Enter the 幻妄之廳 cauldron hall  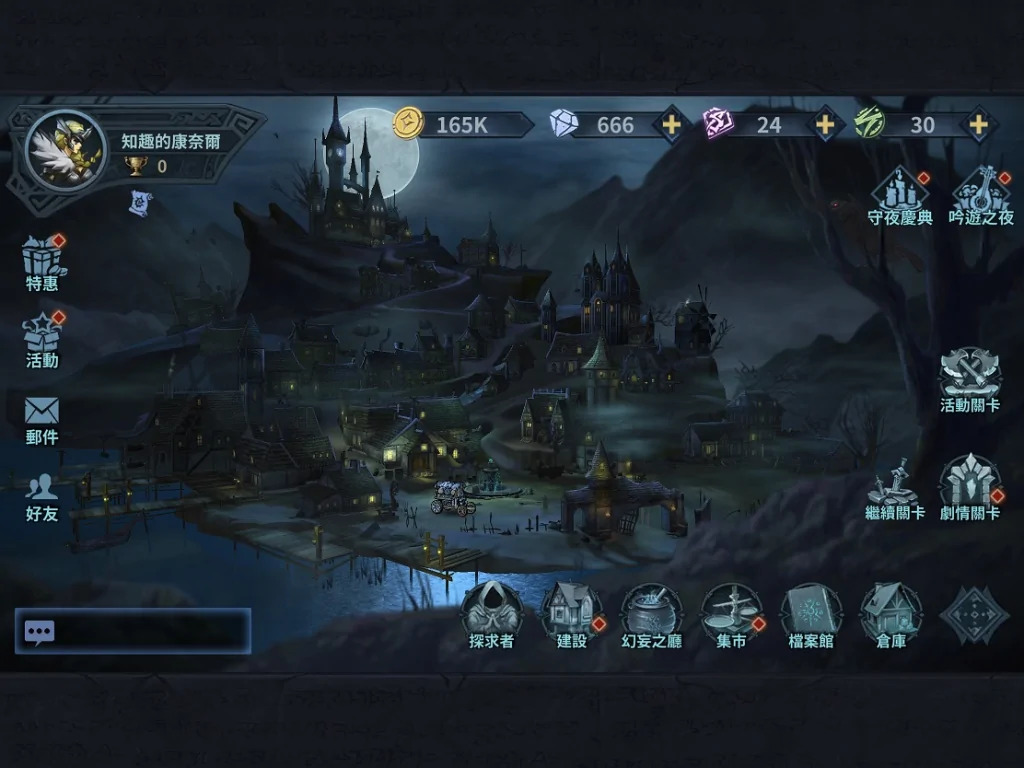pos(651,613)
